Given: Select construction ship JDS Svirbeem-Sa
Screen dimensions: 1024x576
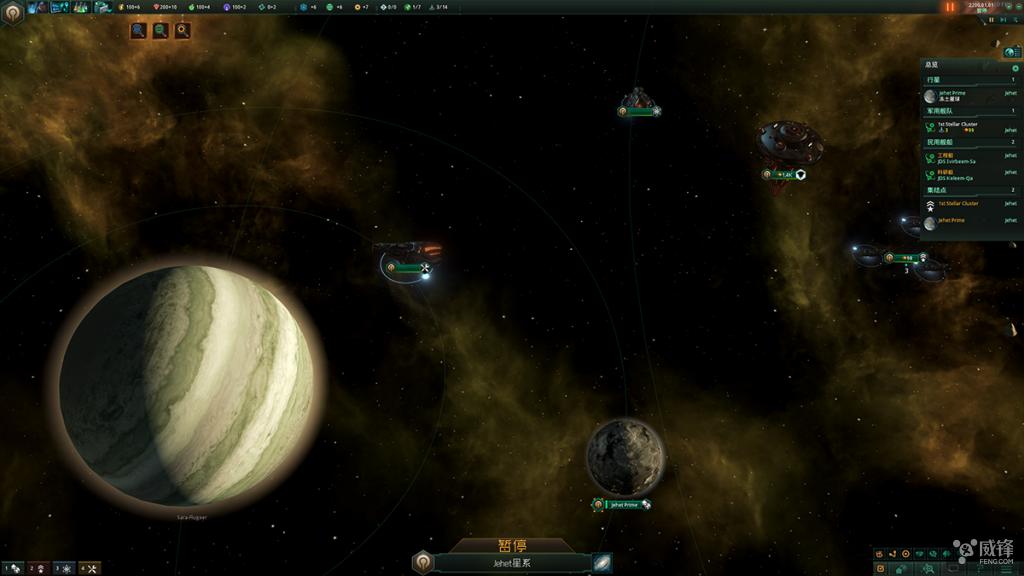Looking at the screenshot, I should (x=960, y=157).
